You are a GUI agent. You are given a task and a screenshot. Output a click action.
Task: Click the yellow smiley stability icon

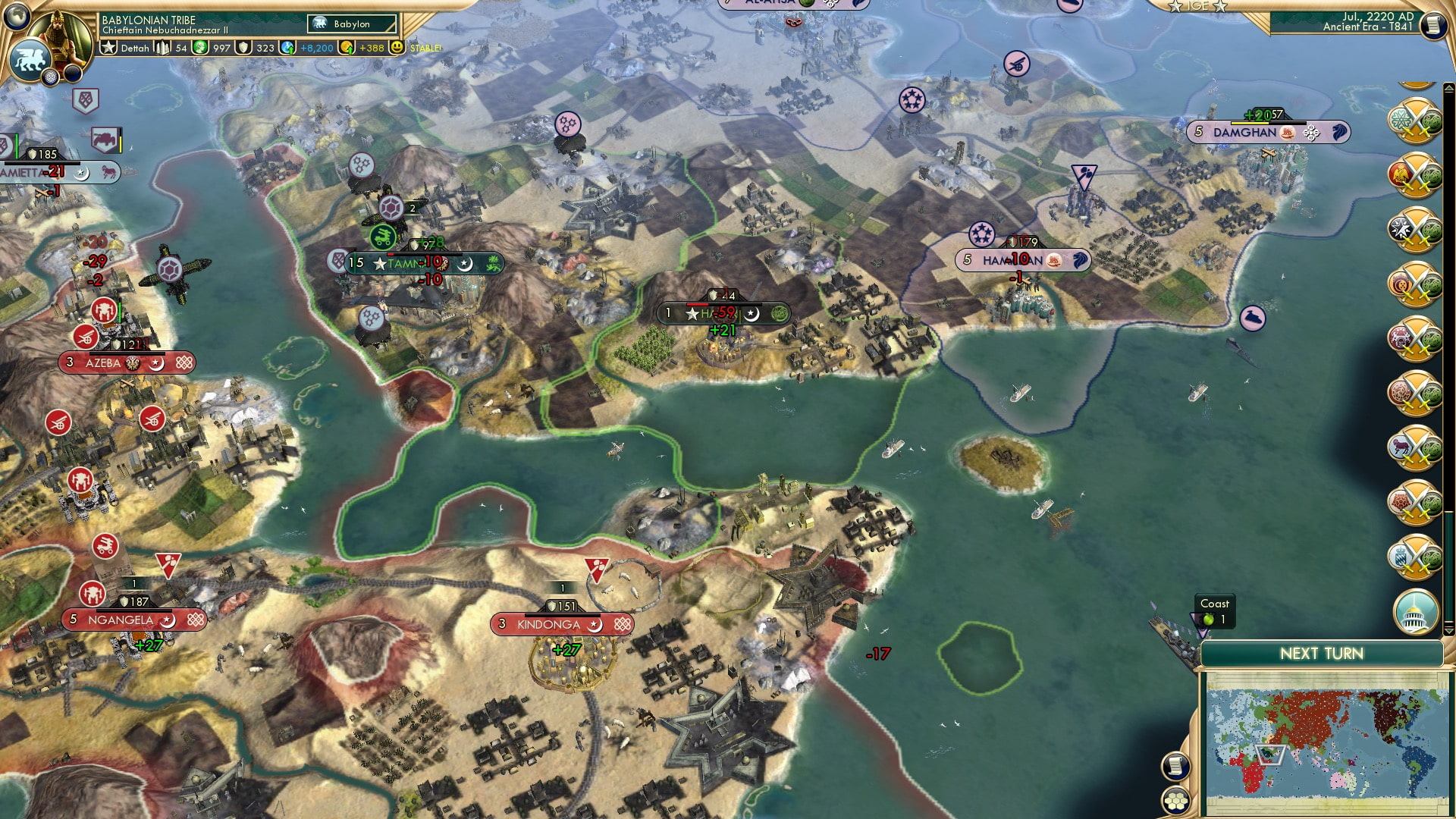tap(397, 47)
